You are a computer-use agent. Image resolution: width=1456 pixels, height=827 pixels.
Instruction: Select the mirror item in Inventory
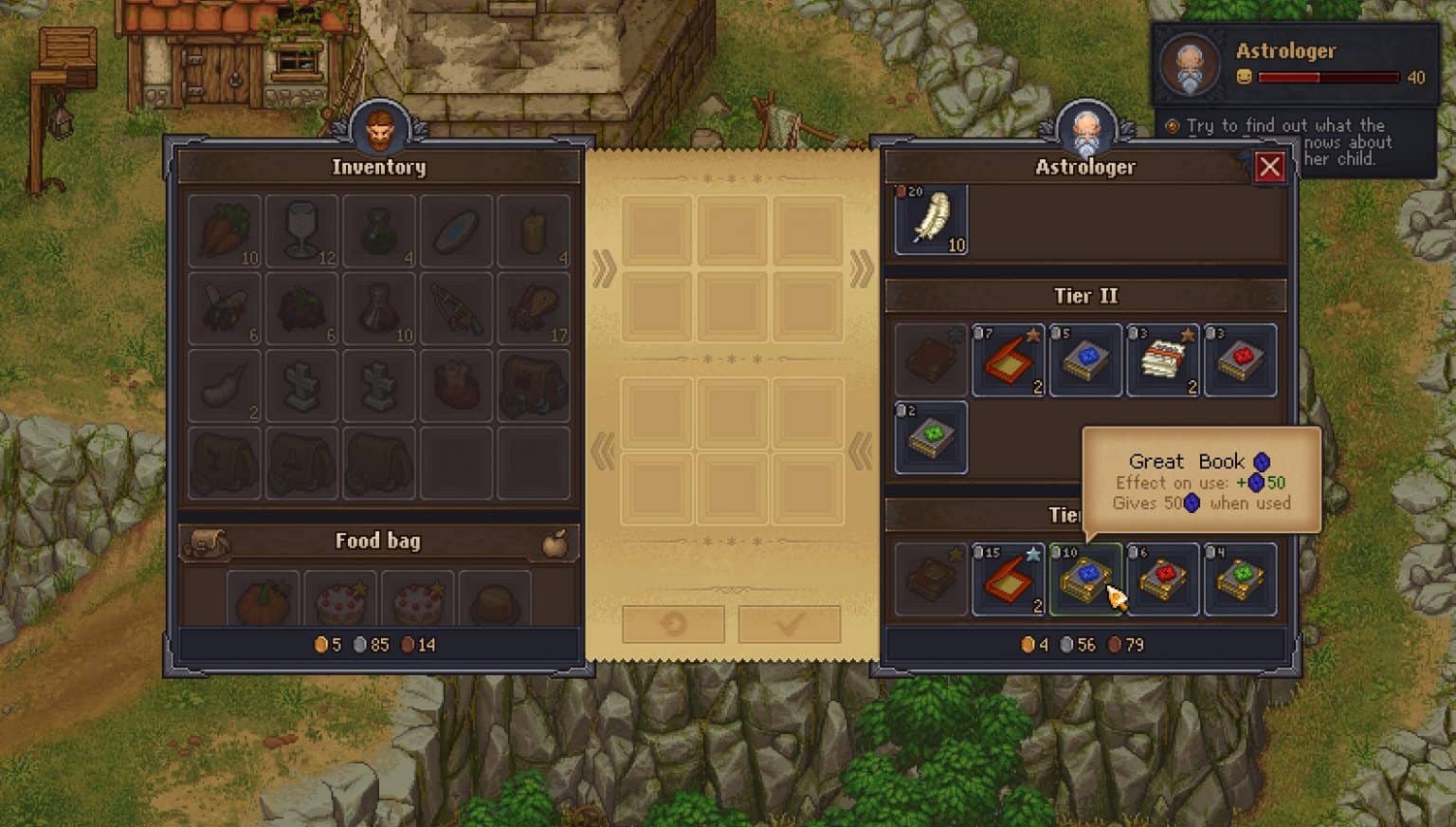(456, 228)
